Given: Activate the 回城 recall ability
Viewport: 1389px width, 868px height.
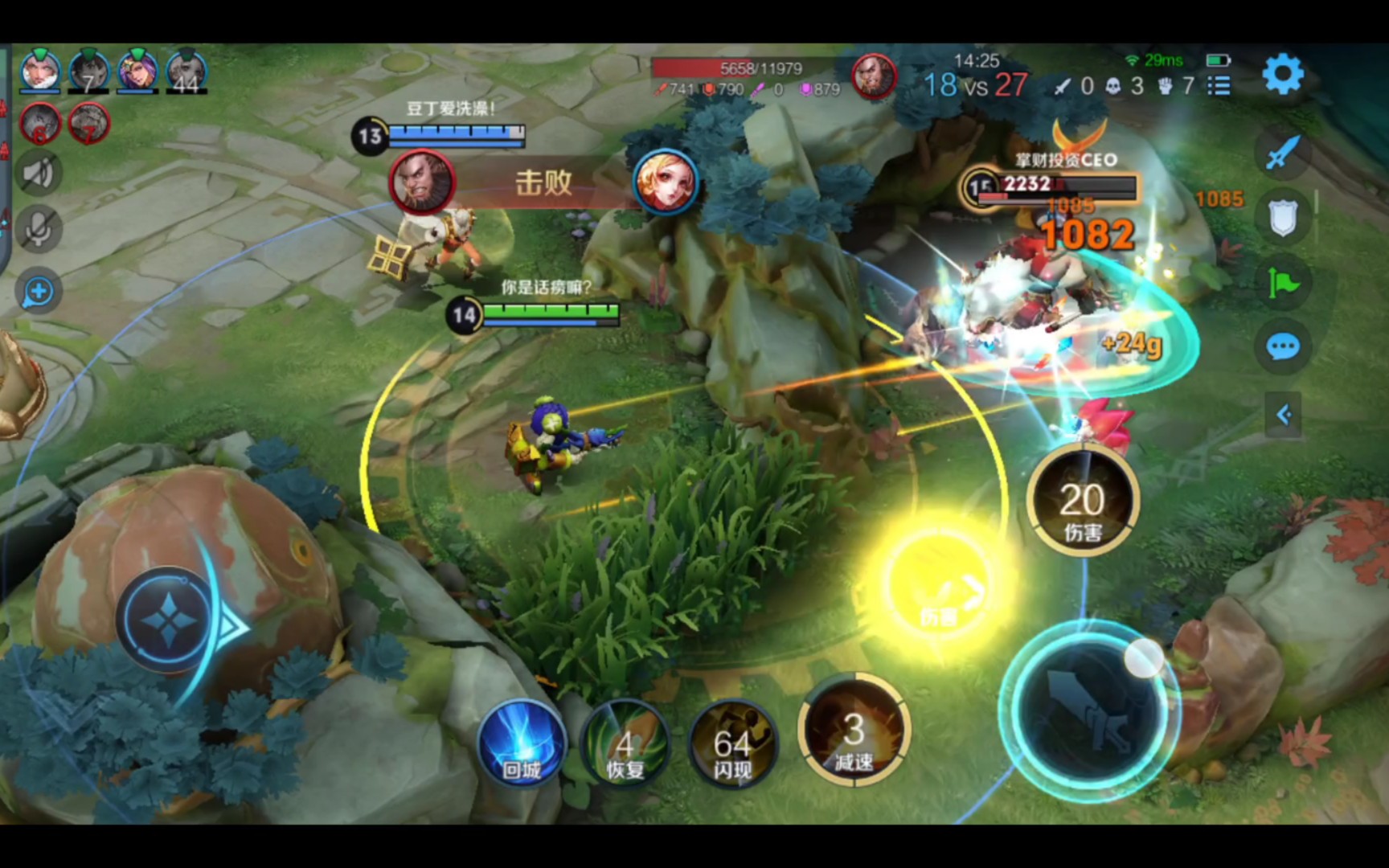Looking at the screenshot, I should coord(522,744).
